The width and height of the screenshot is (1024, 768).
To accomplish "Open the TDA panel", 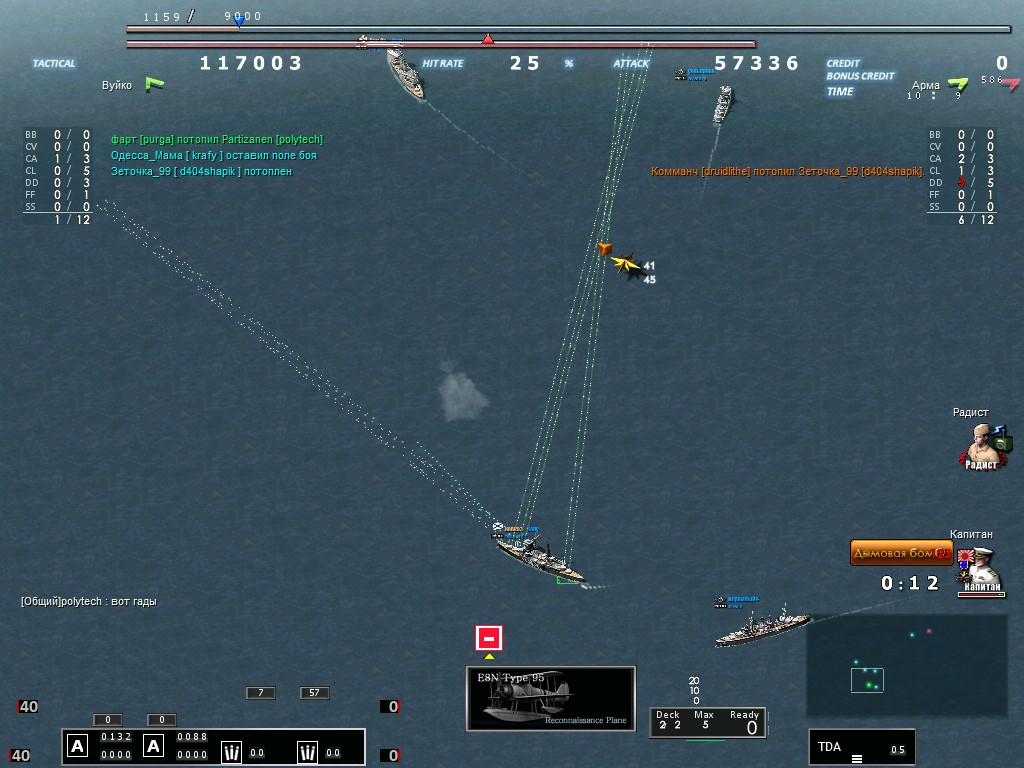I will tap(861, 747).
